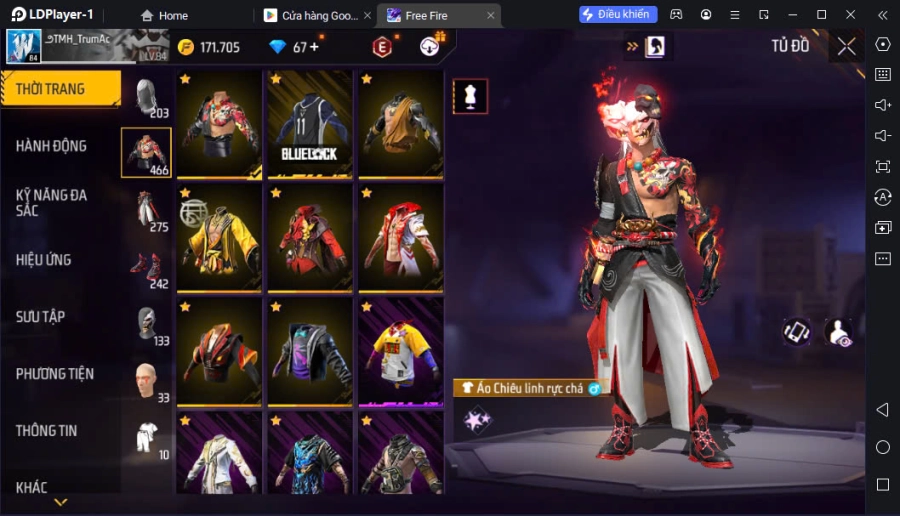
Task: Open the Sưu Tập tab
Action: (41, 317)
